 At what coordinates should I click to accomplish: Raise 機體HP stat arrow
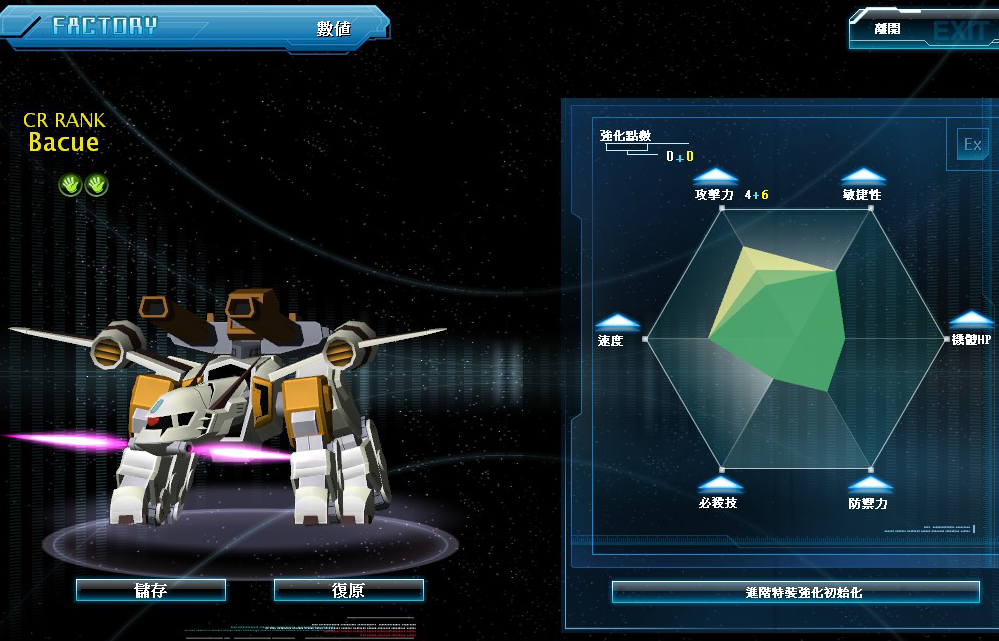click(x=971, y=319)
